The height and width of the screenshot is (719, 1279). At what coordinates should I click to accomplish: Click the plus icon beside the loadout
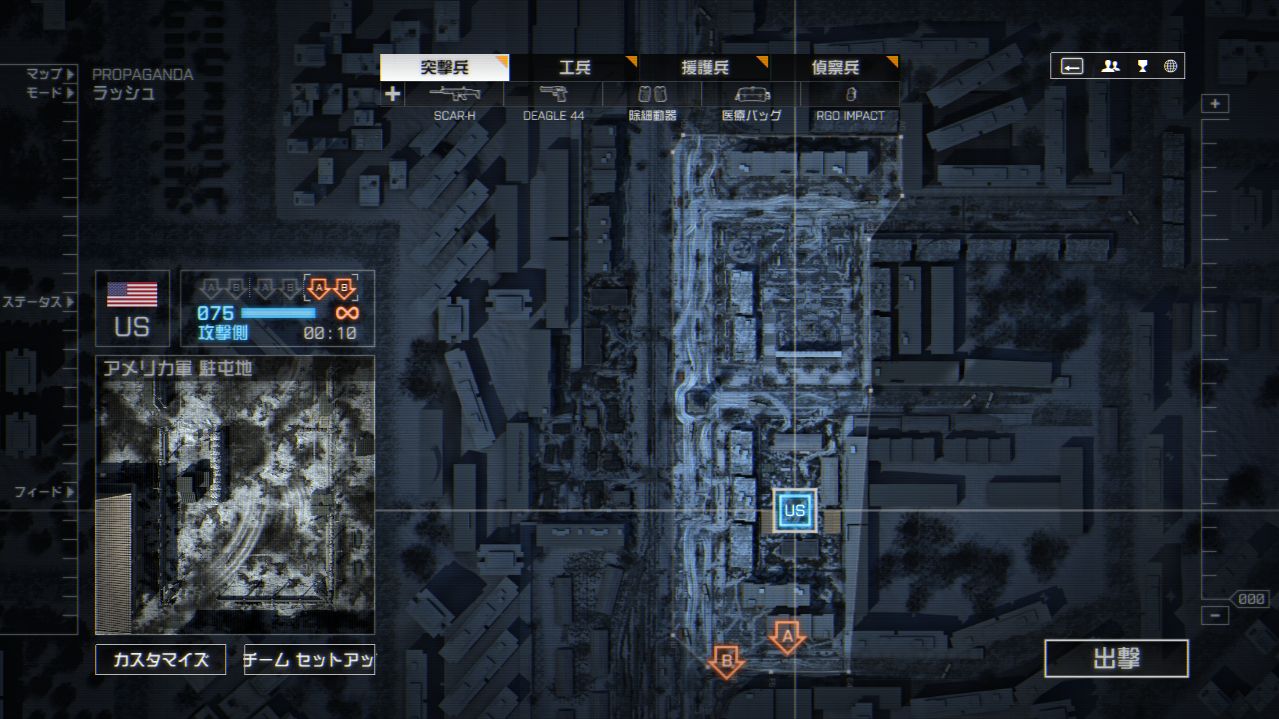click(x=393, y=95)
